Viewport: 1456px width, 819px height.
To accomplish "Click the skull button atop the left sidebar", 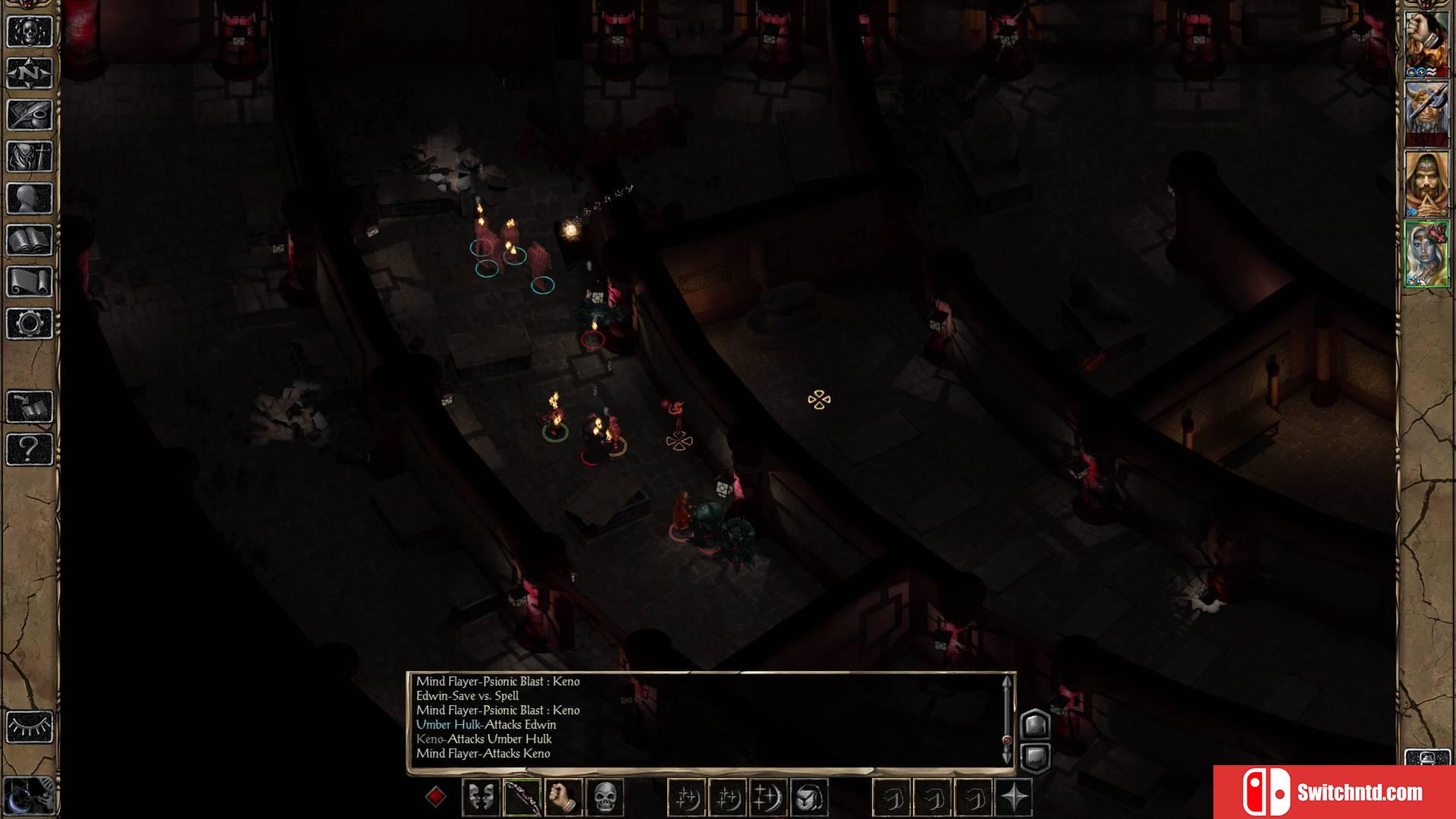I will 30,32.
